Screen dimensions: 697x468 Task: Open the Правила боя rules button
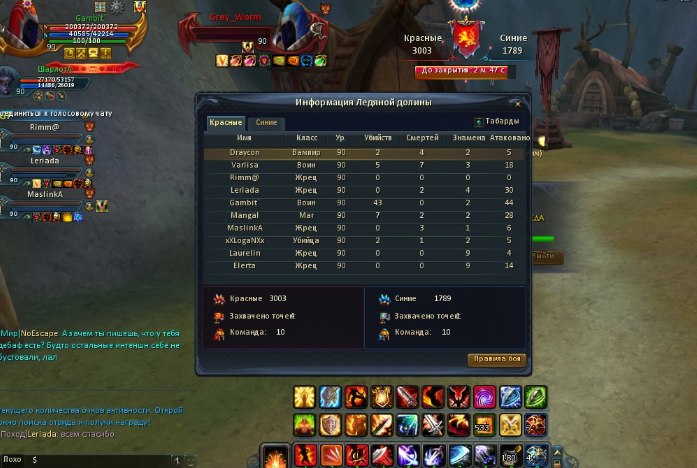coord(496,360)
